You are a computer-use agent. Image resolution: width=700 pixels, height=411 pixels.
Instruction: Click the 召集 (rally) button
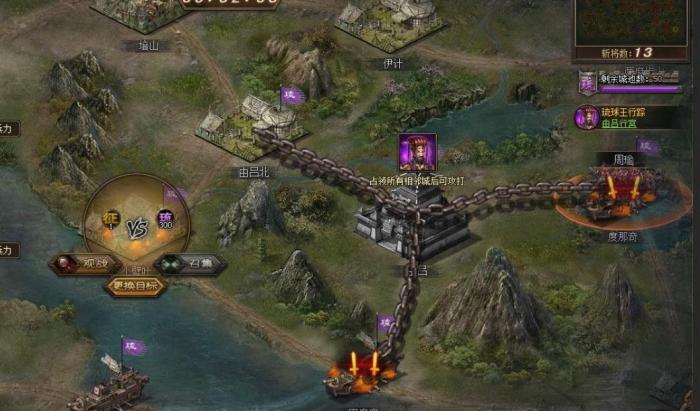tap(191, 265)
